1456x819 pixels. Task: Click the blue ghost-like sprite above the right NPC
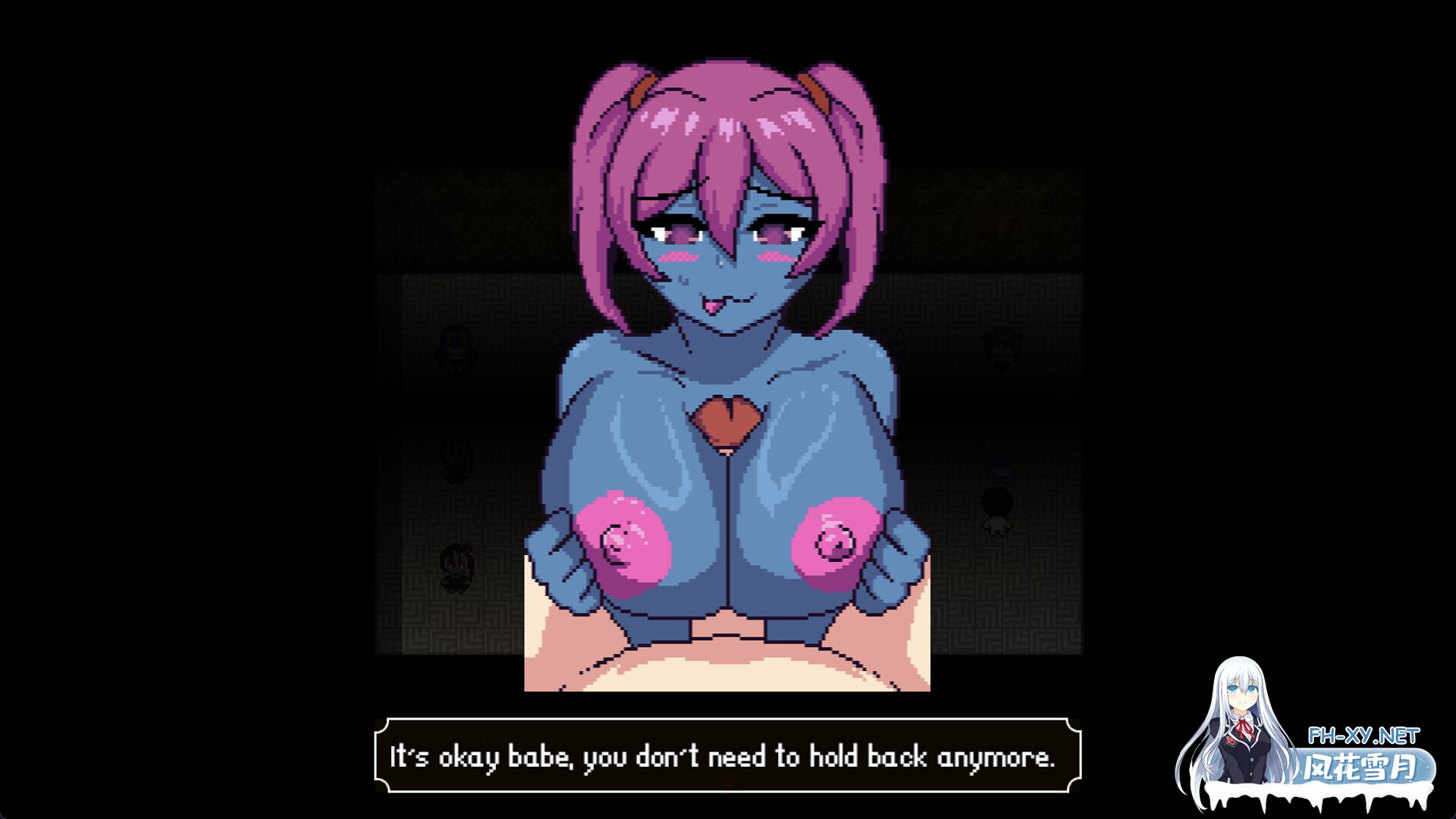click(x=1001, y=469)
